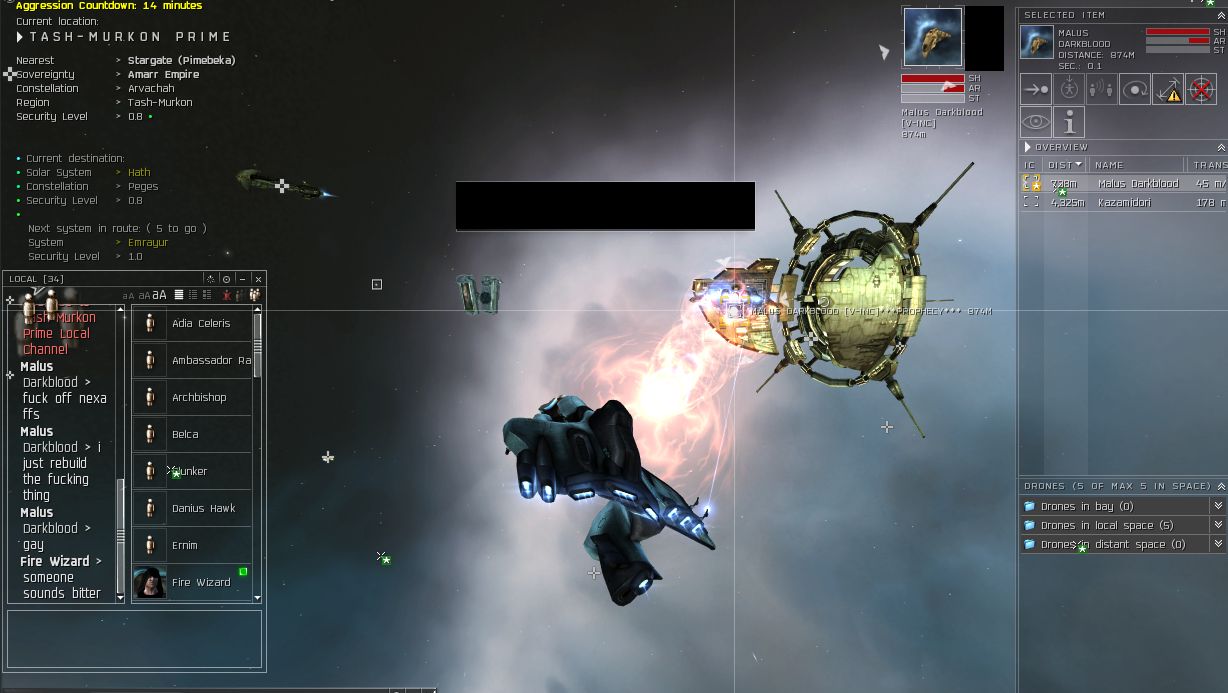1228x693 pixels.
Task: Click the locked target portrait of Malus Darkblood
Action: [x=932, y=38]
